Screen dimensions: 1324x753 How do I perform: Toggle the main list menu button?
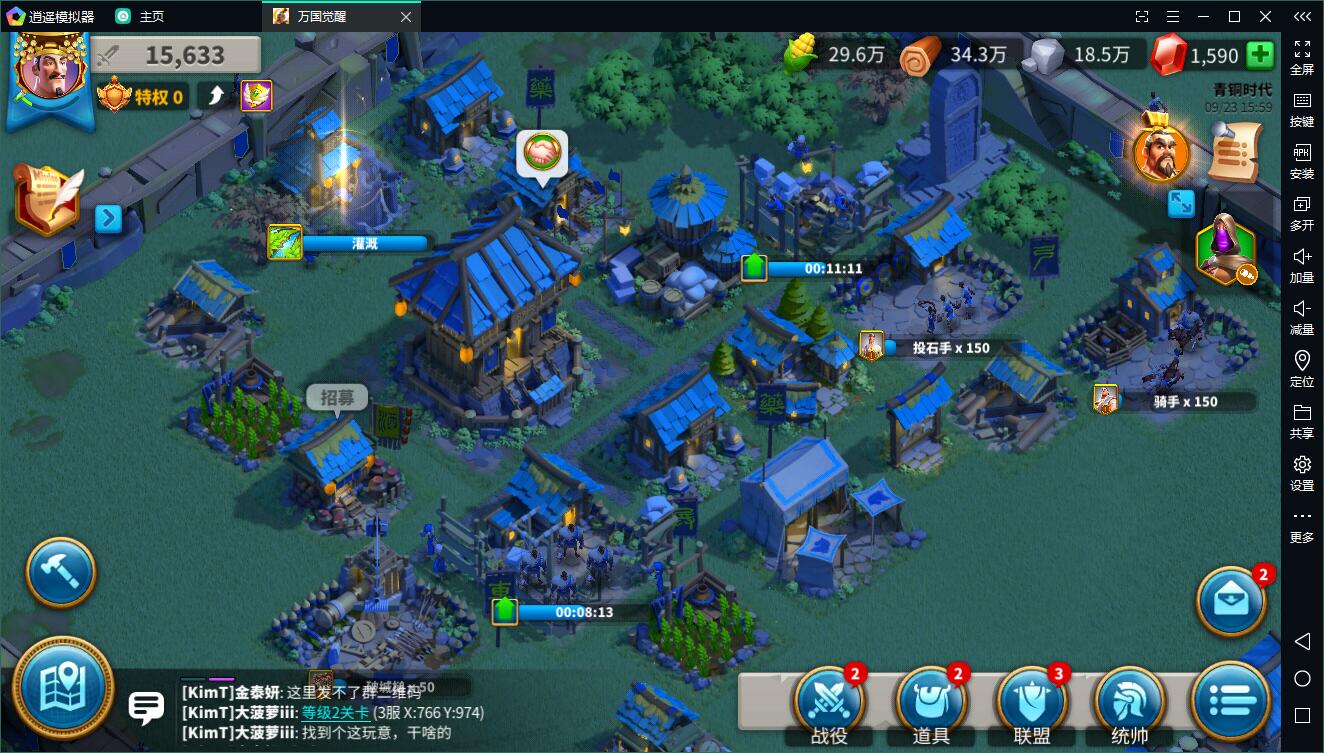(x=1231, y=701)
